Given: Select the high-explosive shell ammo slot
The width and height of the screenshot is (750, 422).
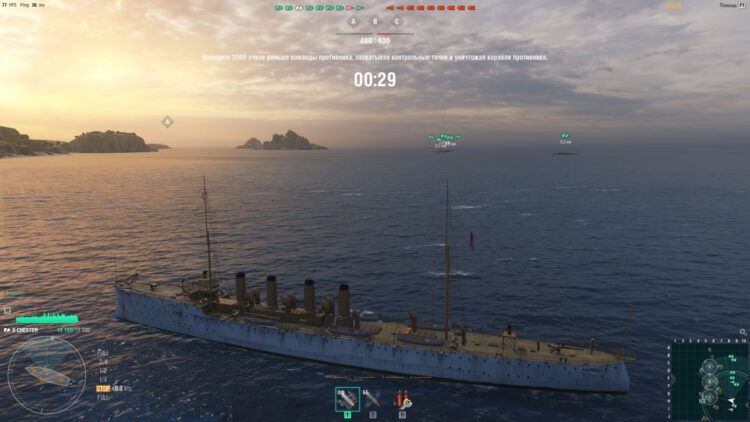Looking at the screenshot, I should [348, 399].
